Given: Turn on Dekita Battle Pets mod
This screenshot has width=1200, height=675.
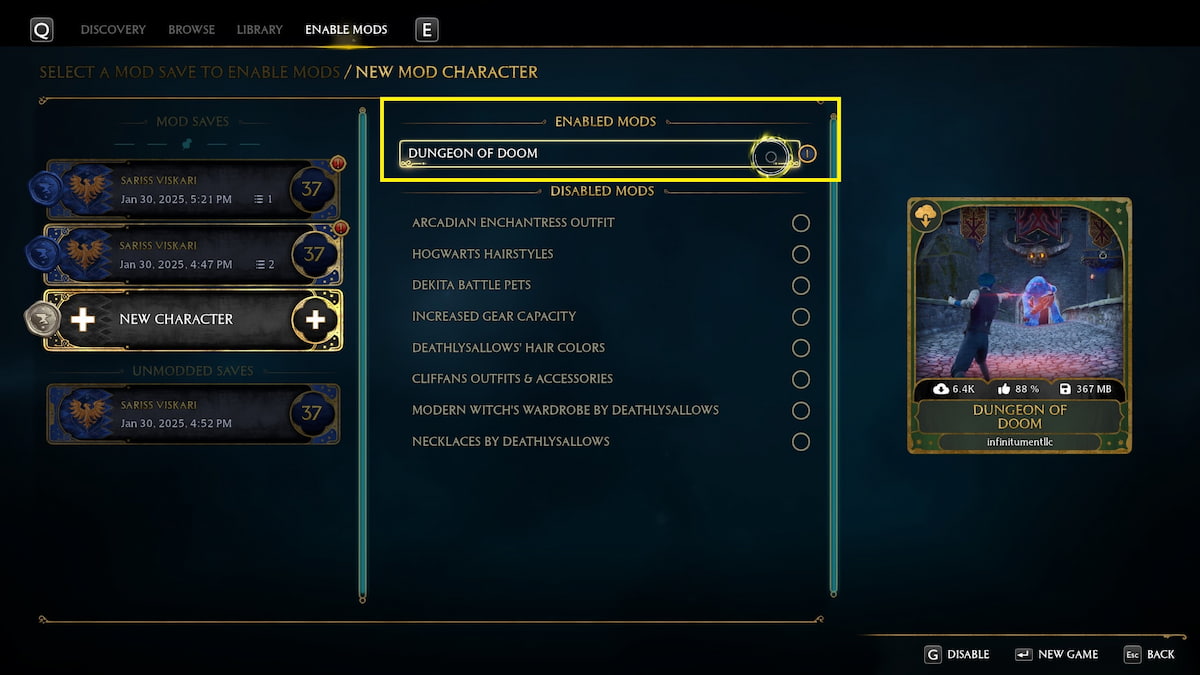Looking at the screenshot, I should click(x=800, y=286).
